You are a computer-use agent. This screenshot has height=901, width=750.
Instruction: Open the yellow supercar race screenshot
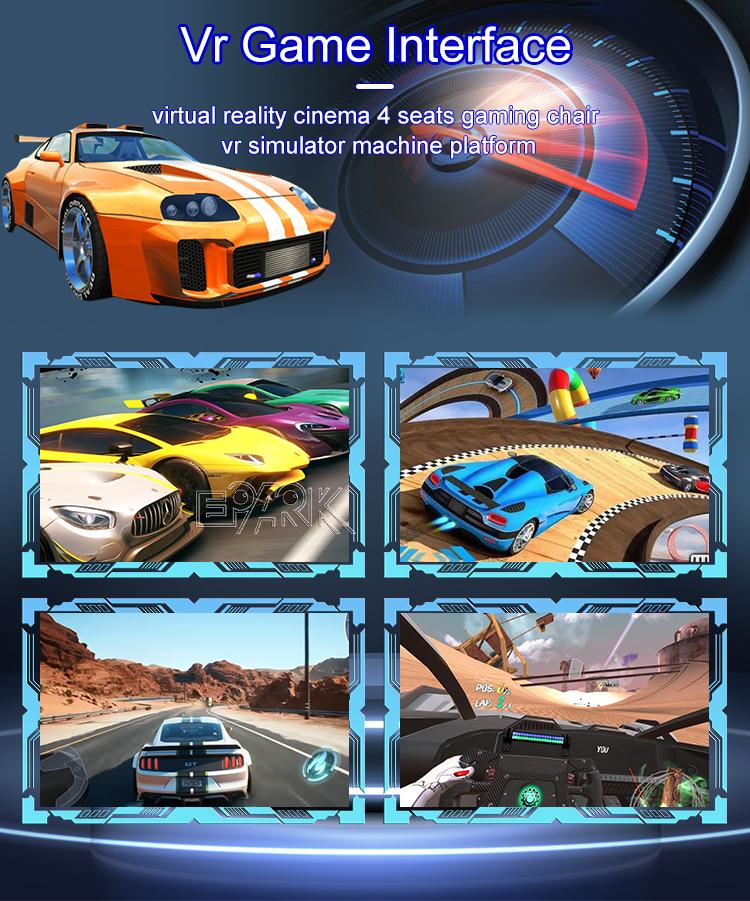[195, 466]
